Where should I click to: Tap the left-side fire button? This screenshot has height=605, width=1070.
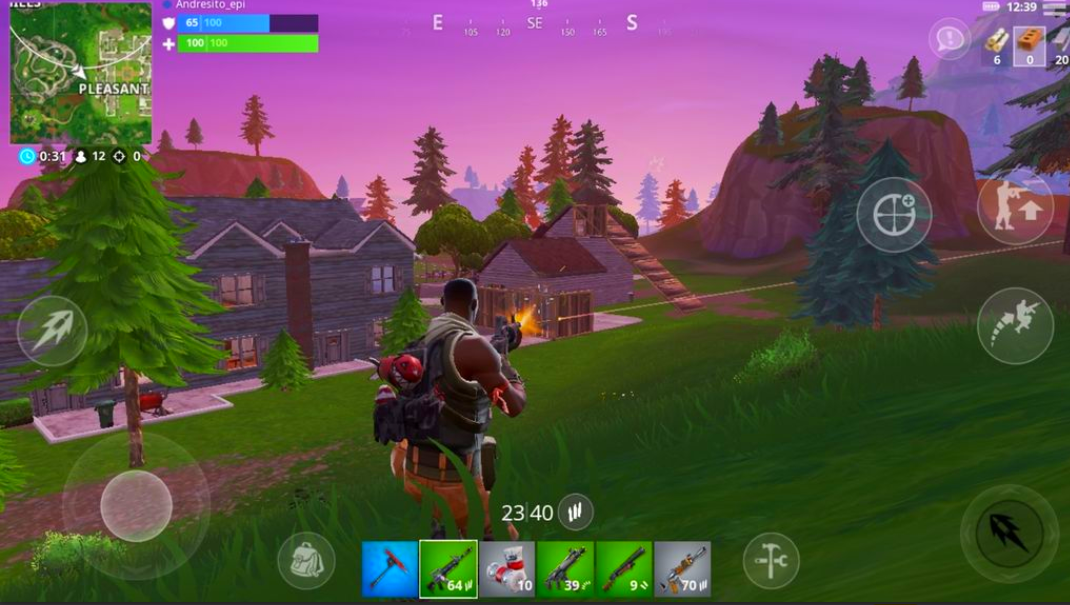(x=52, y=330)
